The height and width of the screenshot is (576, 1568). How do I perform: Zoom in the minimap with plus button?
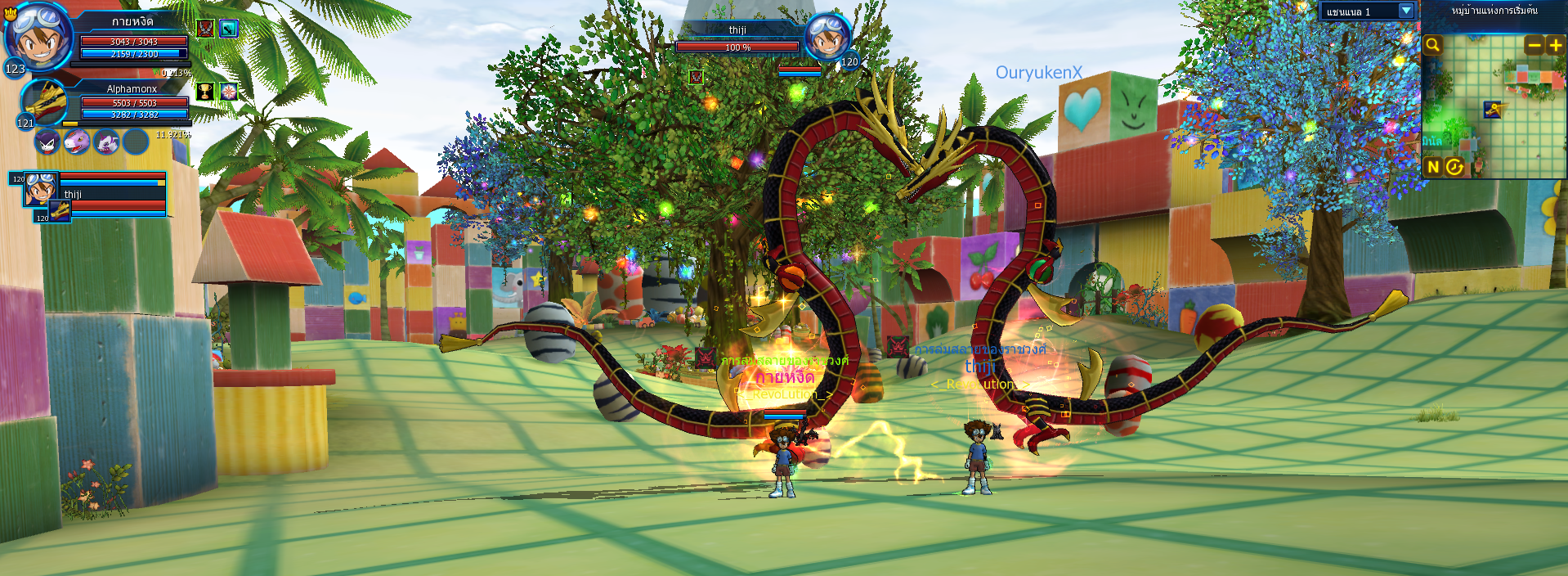point(1555,46)
